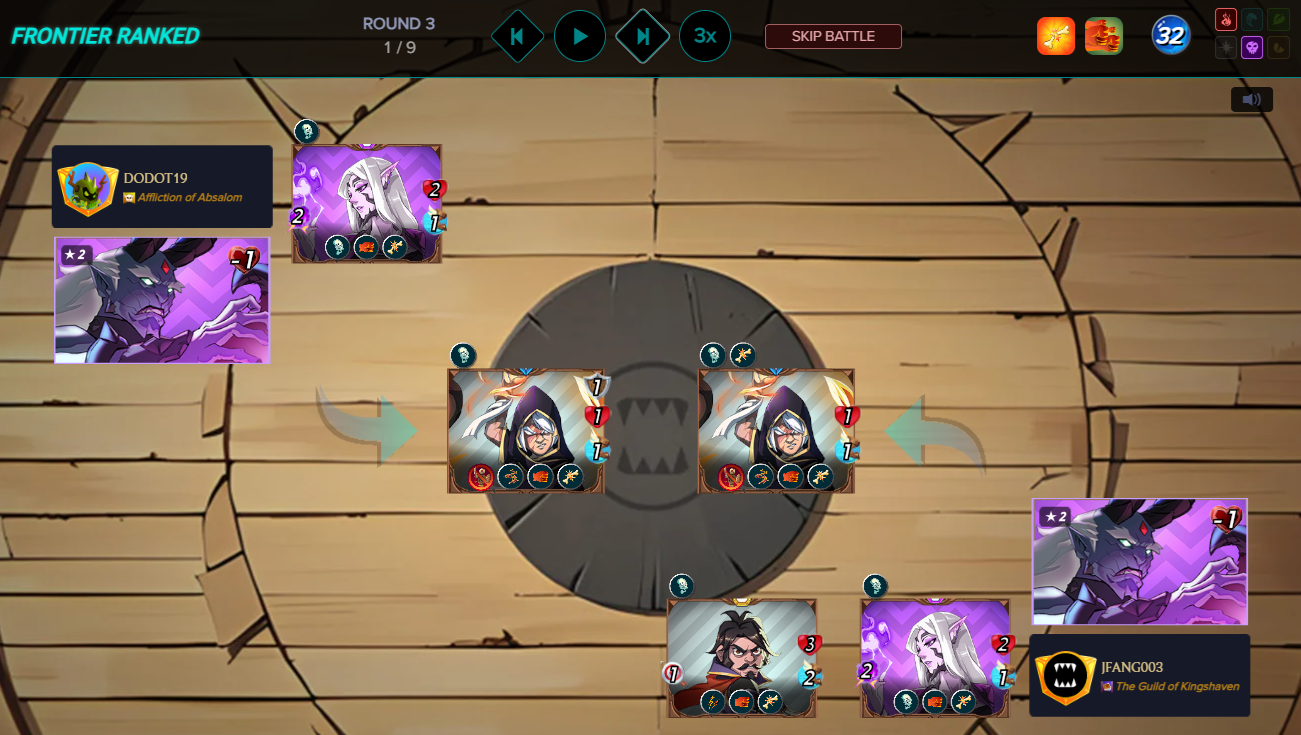Viewport: 1301px width, 735px height.
Task: Expand the flight ability icon on the right monster
Action: [x=743, y=354]
